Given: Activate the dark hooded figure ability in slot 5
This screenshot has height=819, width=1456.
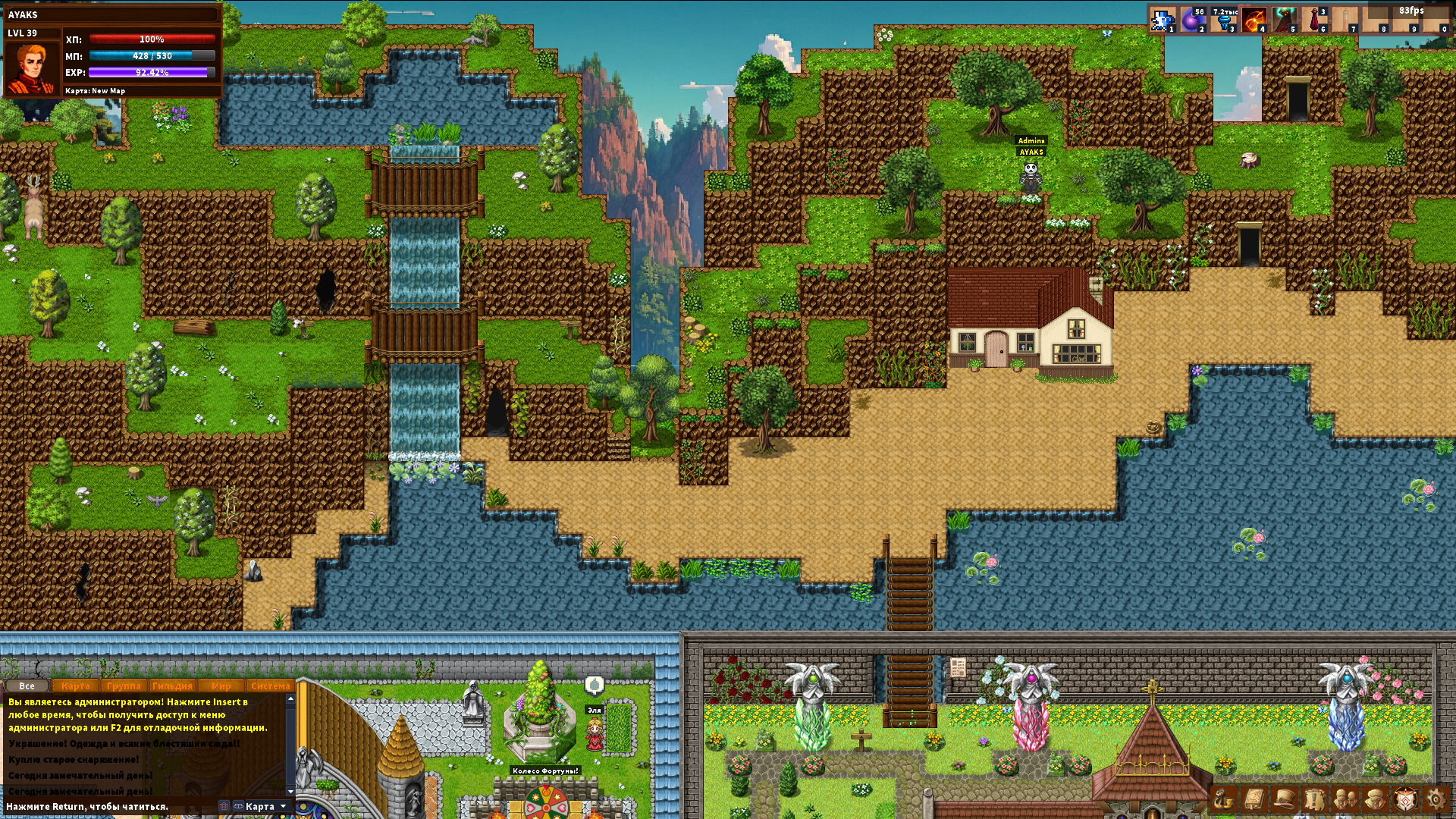Looking at the screenshot, I should 1284,20.
